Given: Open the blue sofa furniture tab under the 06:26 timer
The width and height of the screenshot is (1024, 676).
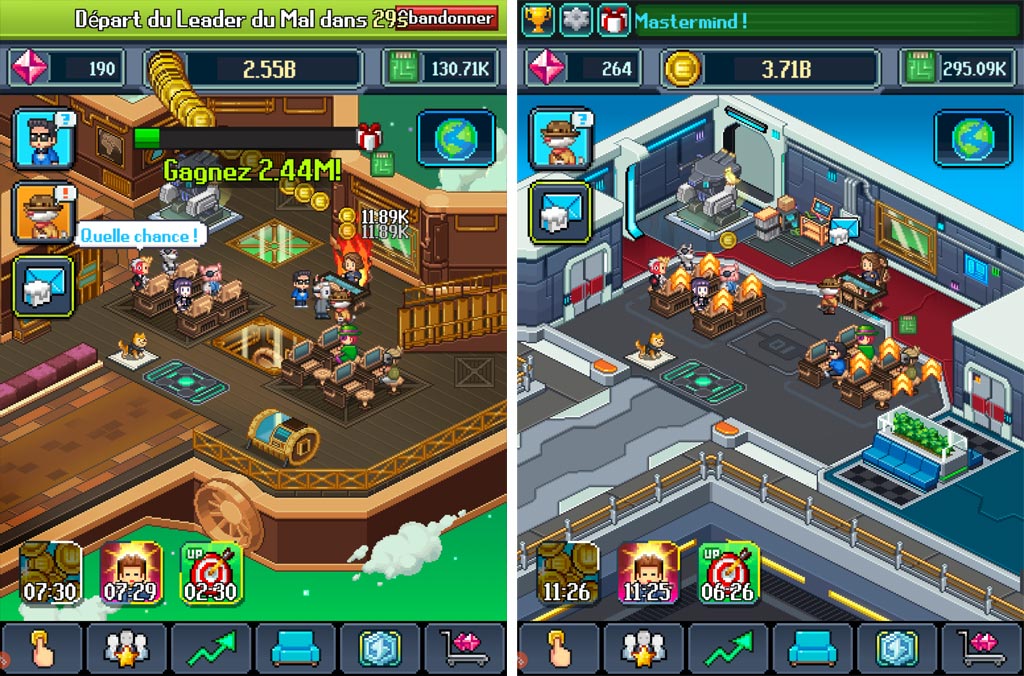Looking at the screenshot, I should 812,648.
